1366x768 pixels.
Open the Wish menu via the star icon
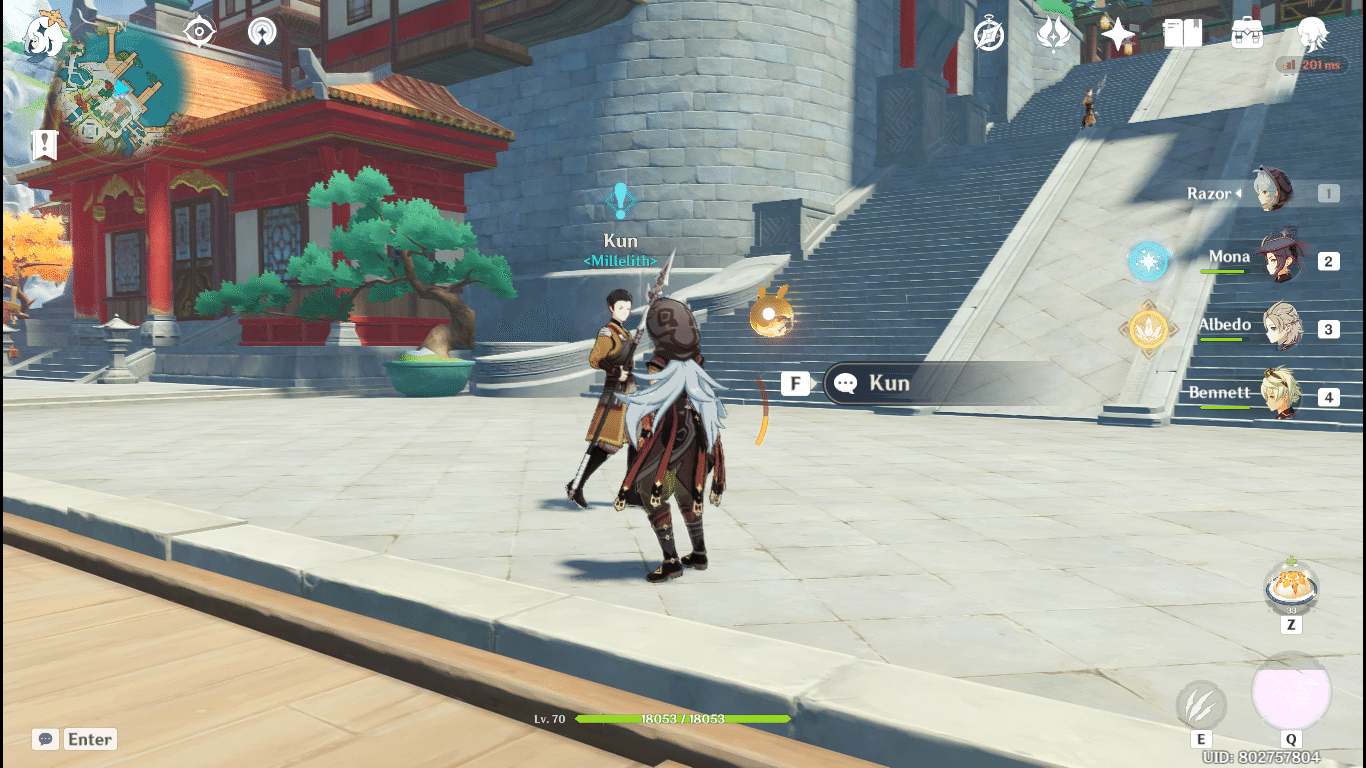coord(1117,33)
